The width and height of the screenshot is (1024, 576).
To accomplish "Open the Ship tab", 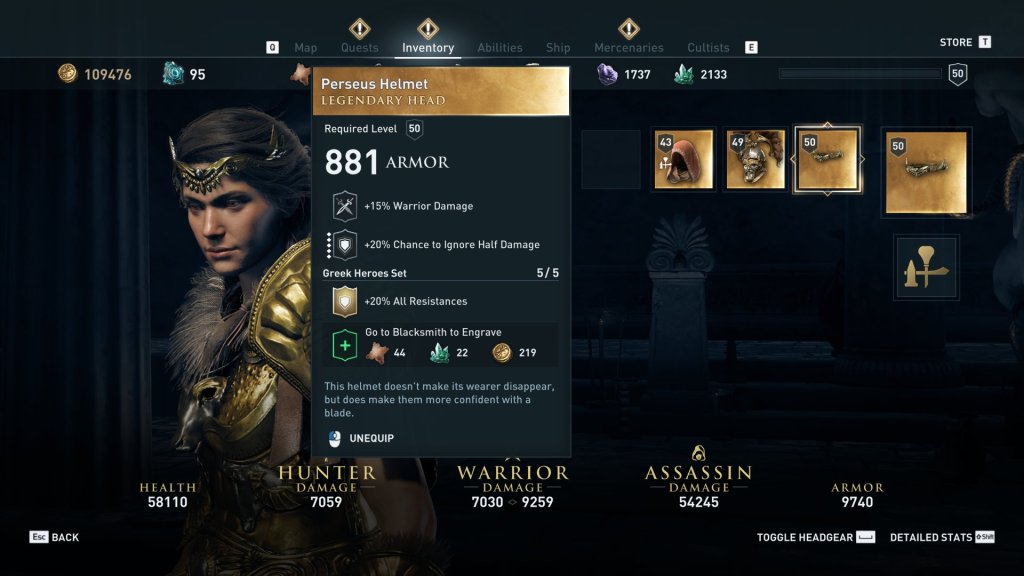I will point(558,48).
